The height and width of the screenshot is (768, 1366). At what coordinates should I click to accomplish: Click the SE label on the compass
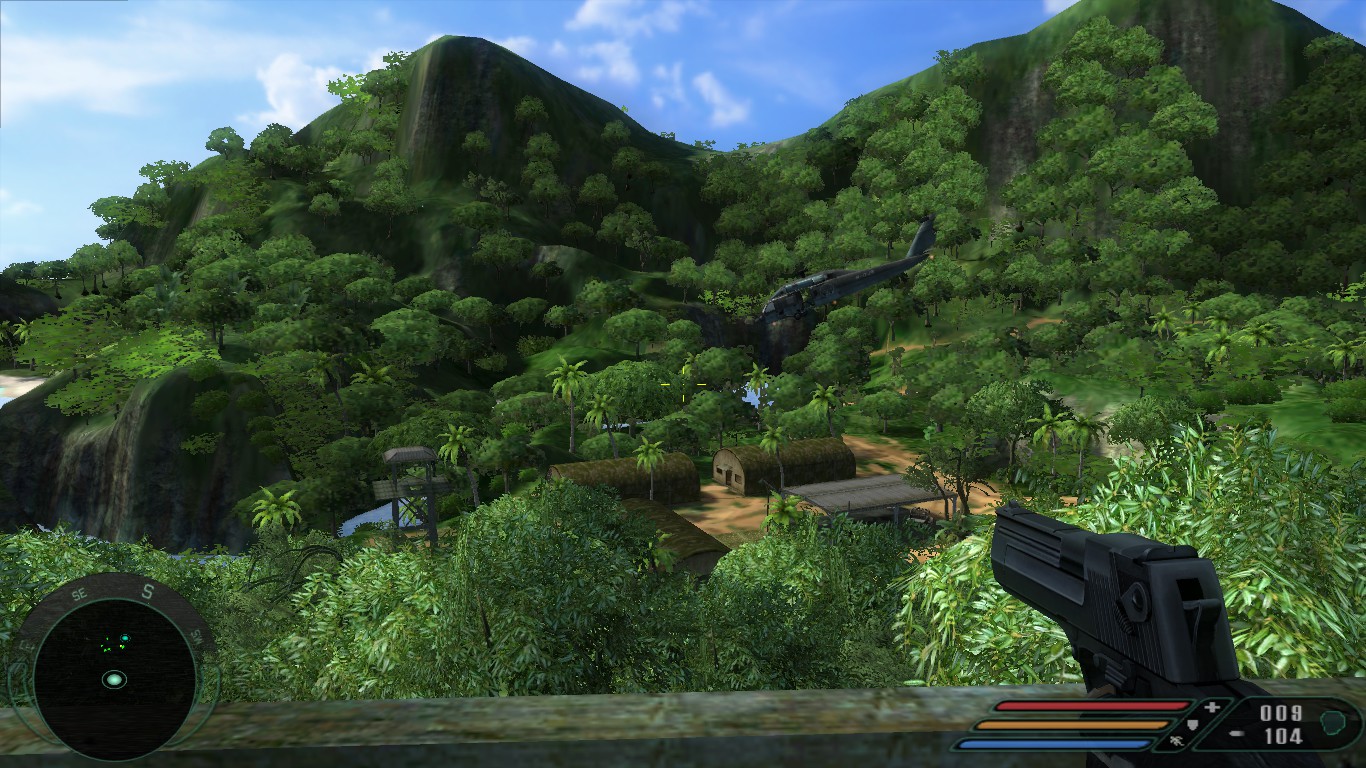[78, 593]
